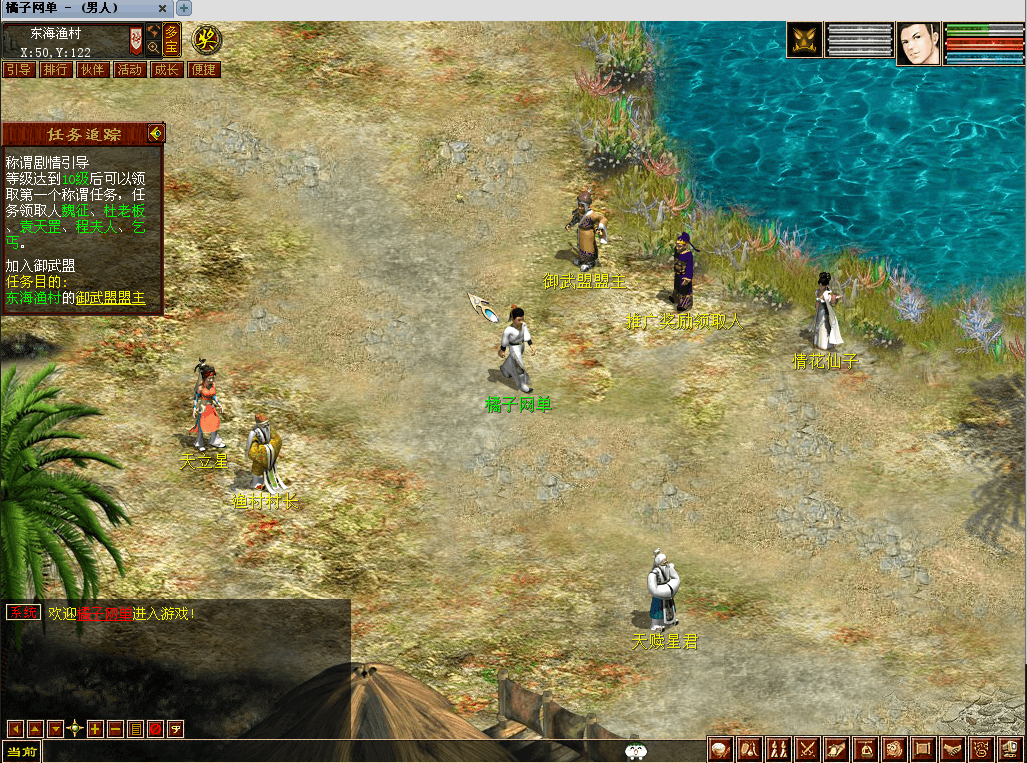Close the 橘子网单 window tab
The width and height of the screenshot is (1027, 763).
tap(162, 8)
